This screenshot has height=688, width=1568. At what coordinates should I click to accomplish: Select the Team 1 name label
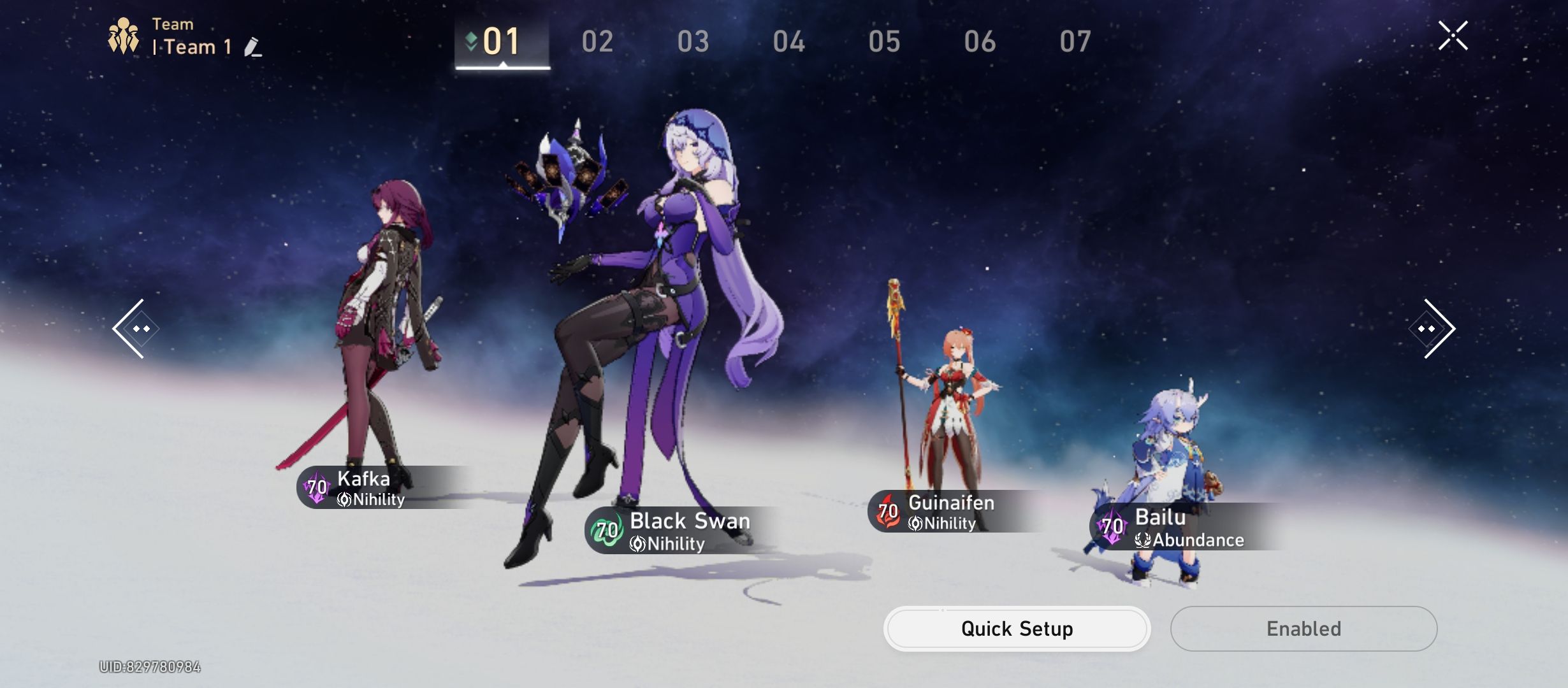point(191,47)
